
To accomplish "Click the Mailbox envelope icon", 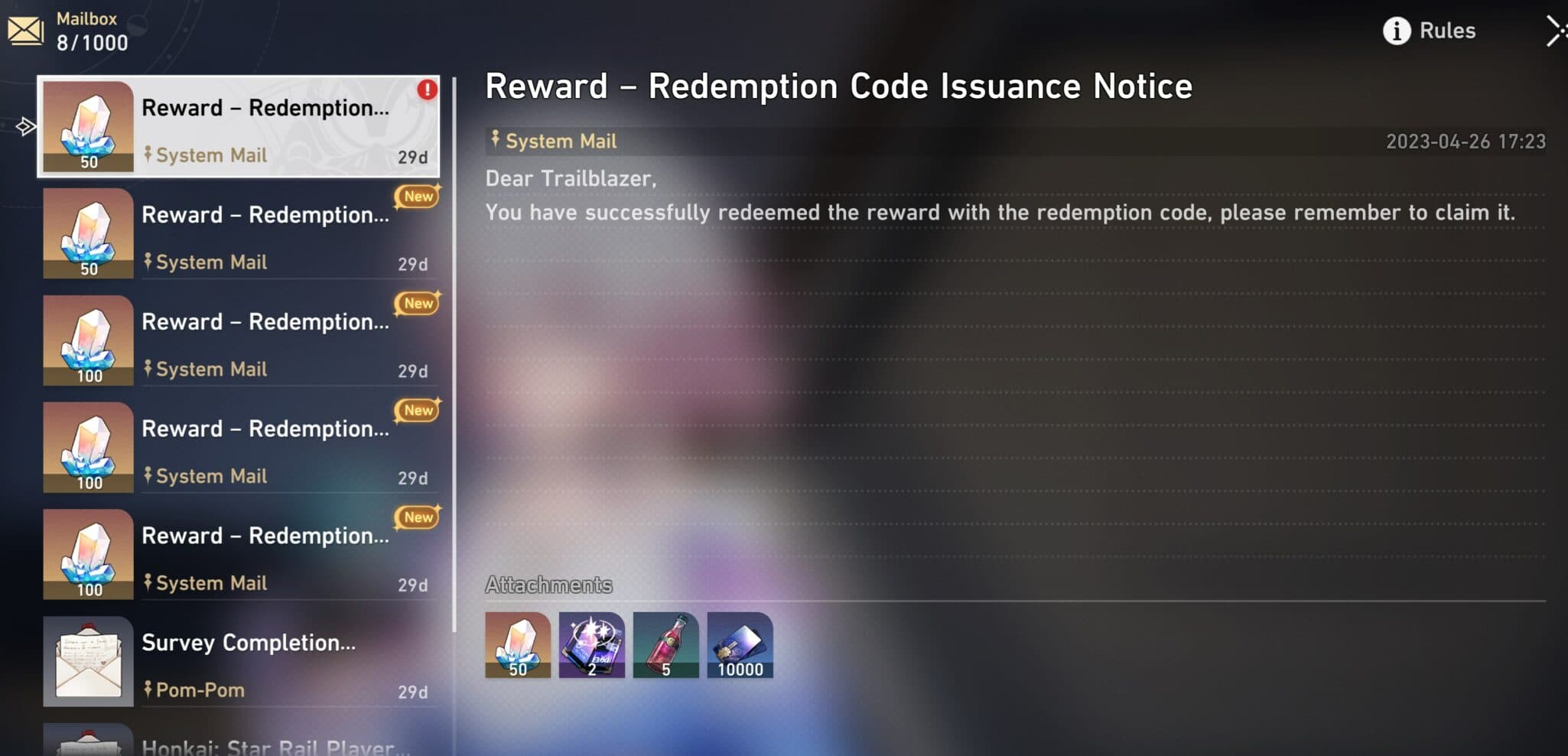I will click(28, 31).
